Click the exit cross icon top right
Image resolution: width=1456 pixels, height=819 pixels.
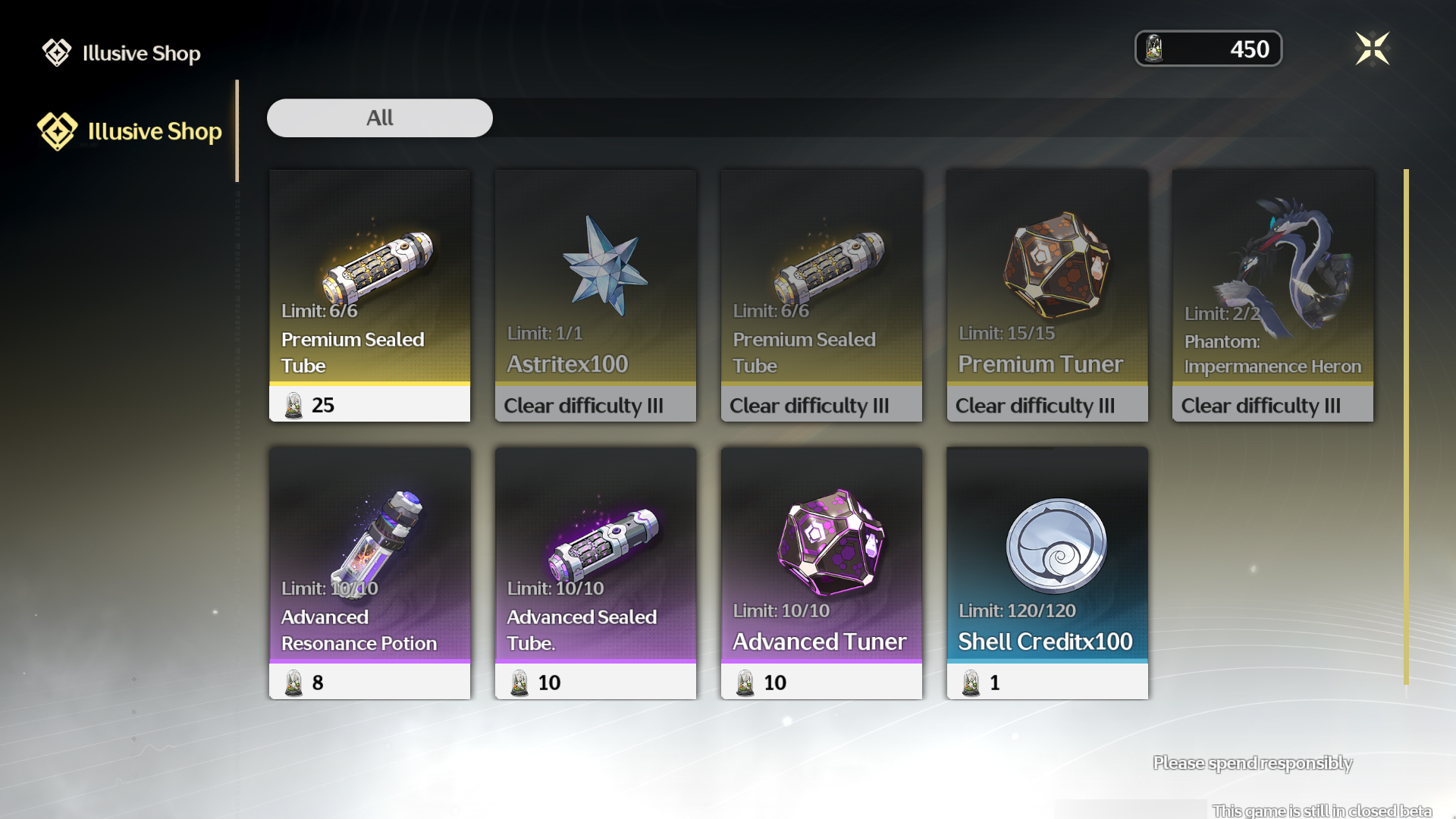[1374, 48]
